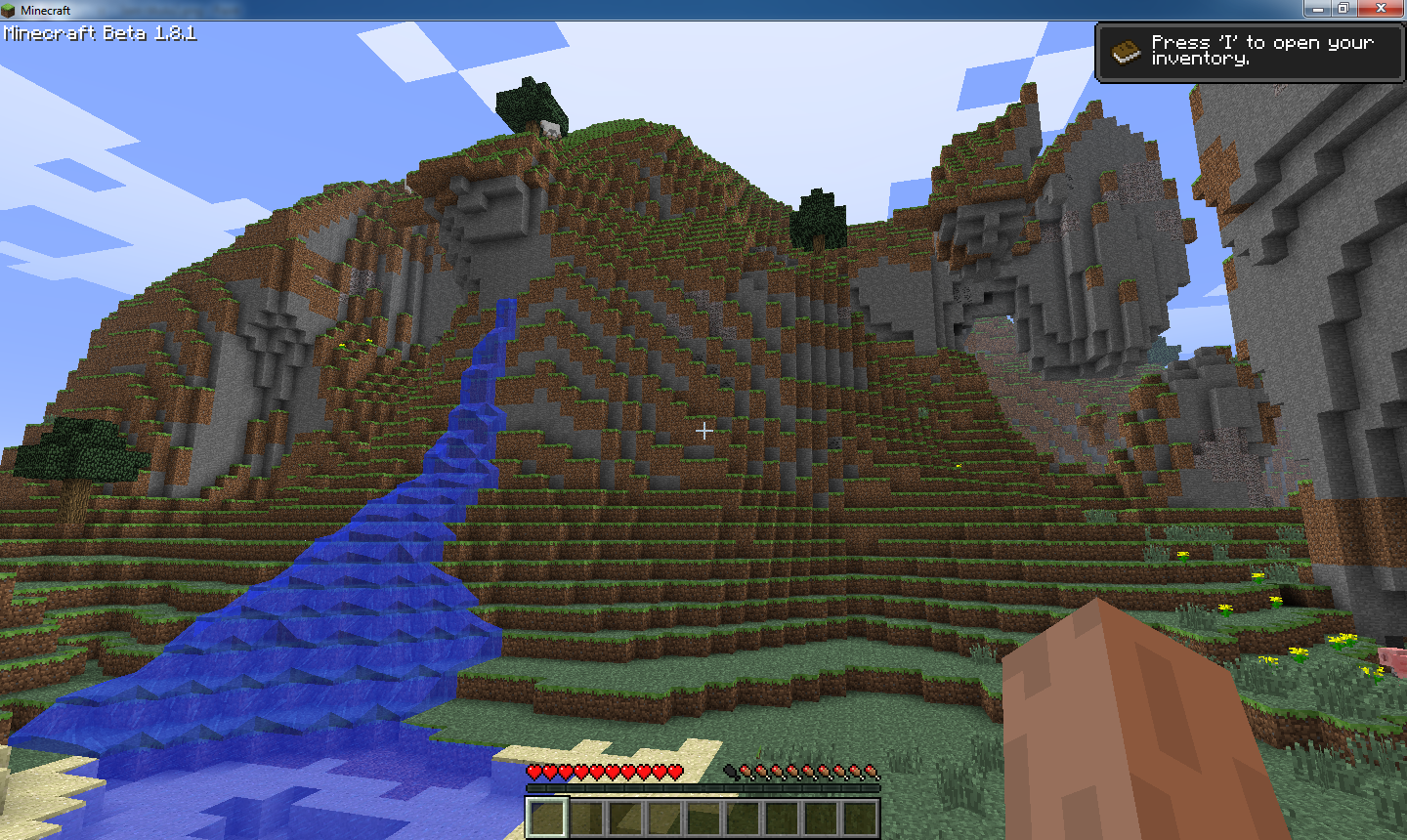The width and height of the screenshot is (1407, 840).
Task: Click the black drumstick silhouette in the hunger bar
Action: (x=729, y=772)
